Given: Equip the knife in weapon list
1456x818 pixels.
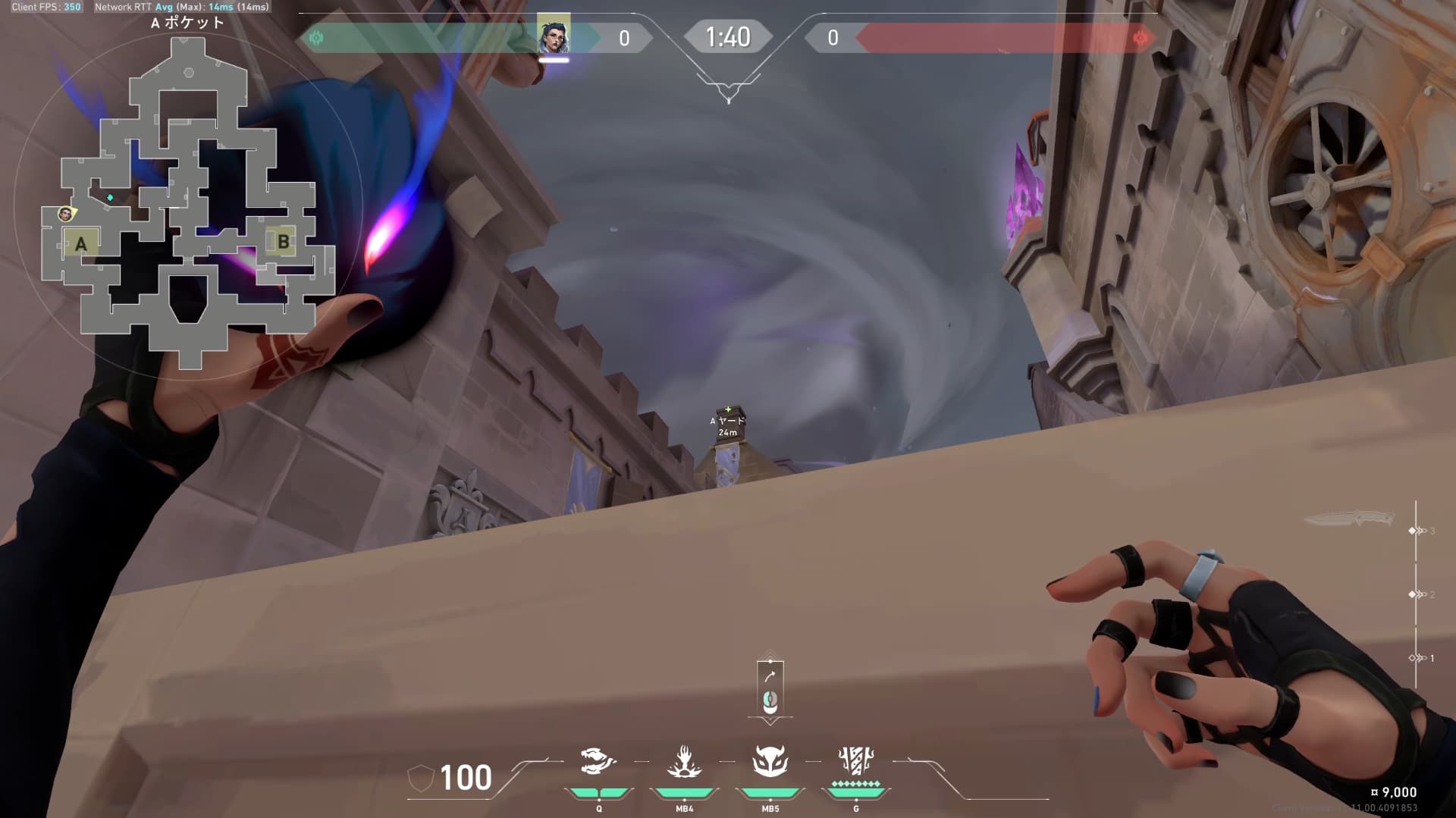Looking at the screenshot, I should coord(1349,519).
